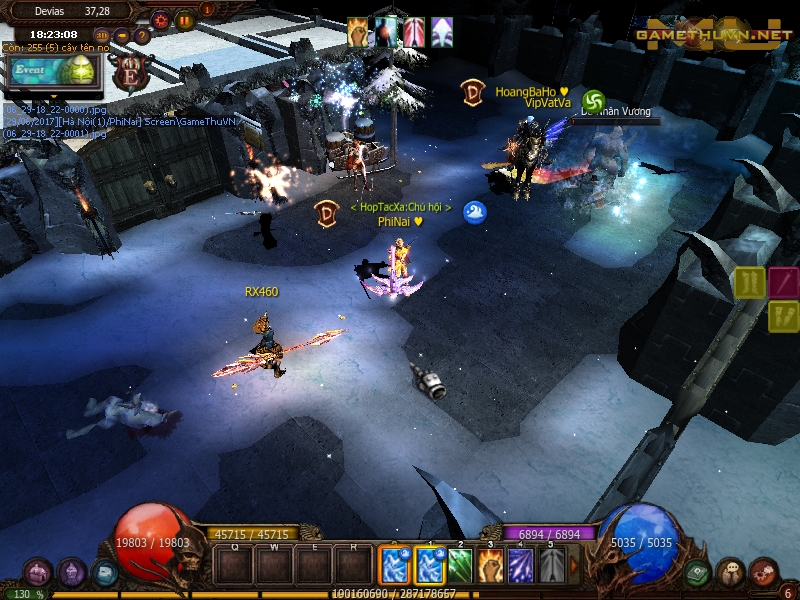Click the red sword durability icon
The width and height of the screenshot is (800, 600).
(784, 282)
